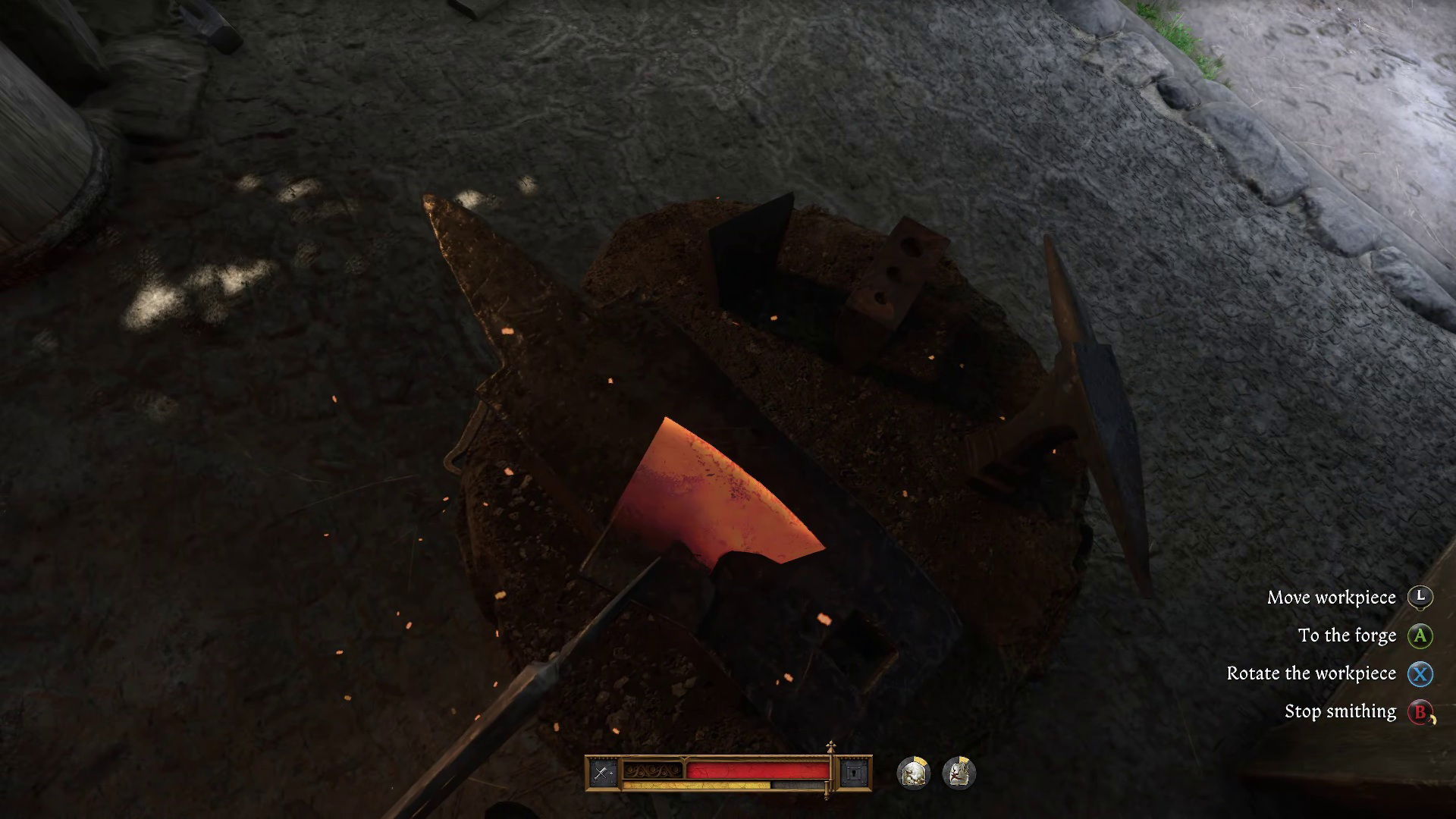This screenshot has height=819, width=1456.
Task: Select the skull status effect icon
Action: [x=912, y=772]
